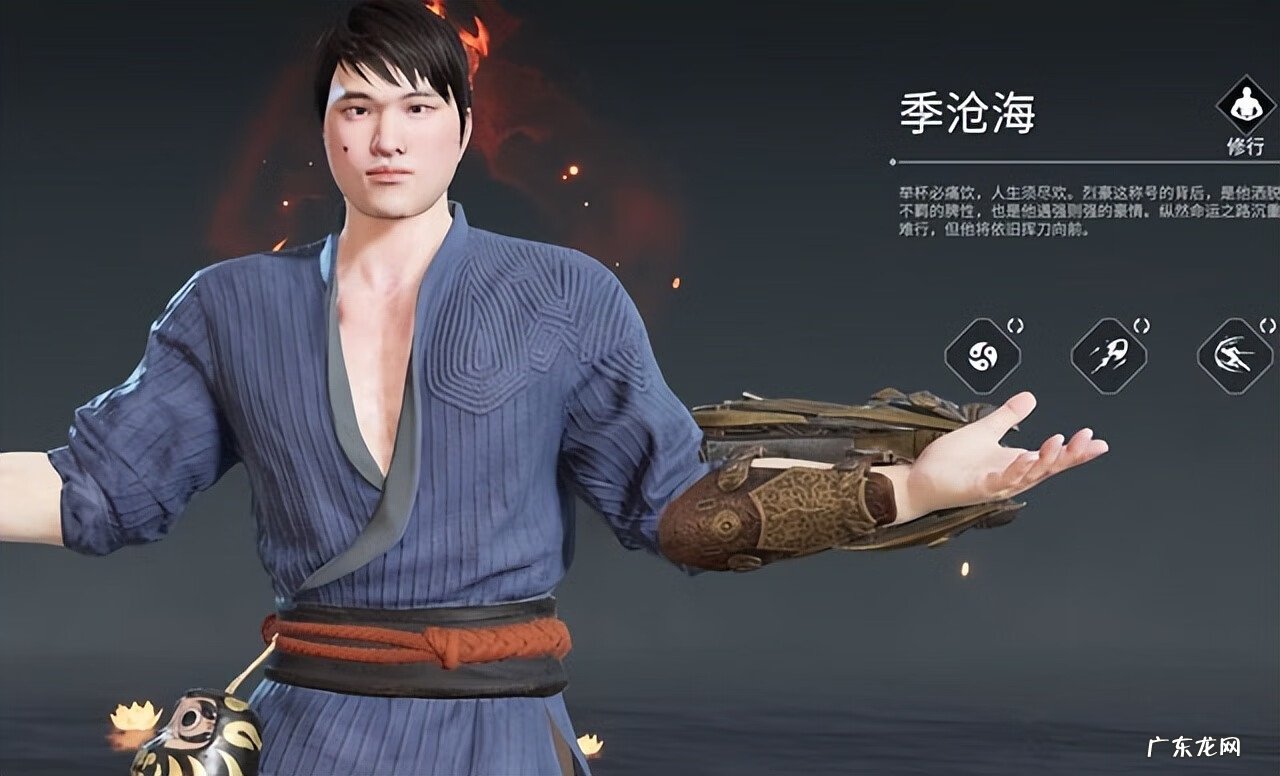Viewport: 1280px width, 776px height.
Task: Select the leaping-figure middle skill icon
Action: pos(1107,357)
